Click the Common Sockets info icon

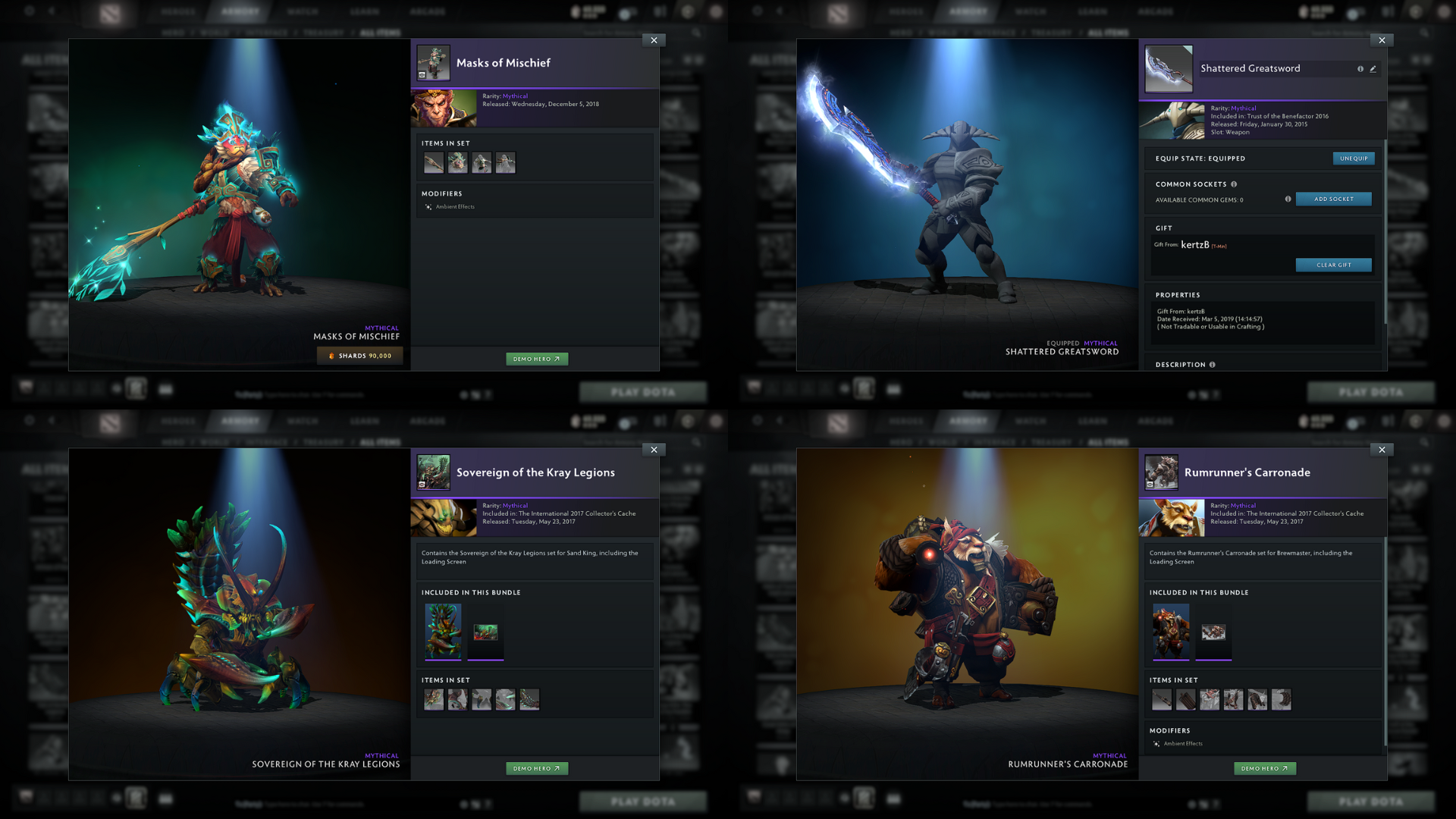click(1235, 184)
